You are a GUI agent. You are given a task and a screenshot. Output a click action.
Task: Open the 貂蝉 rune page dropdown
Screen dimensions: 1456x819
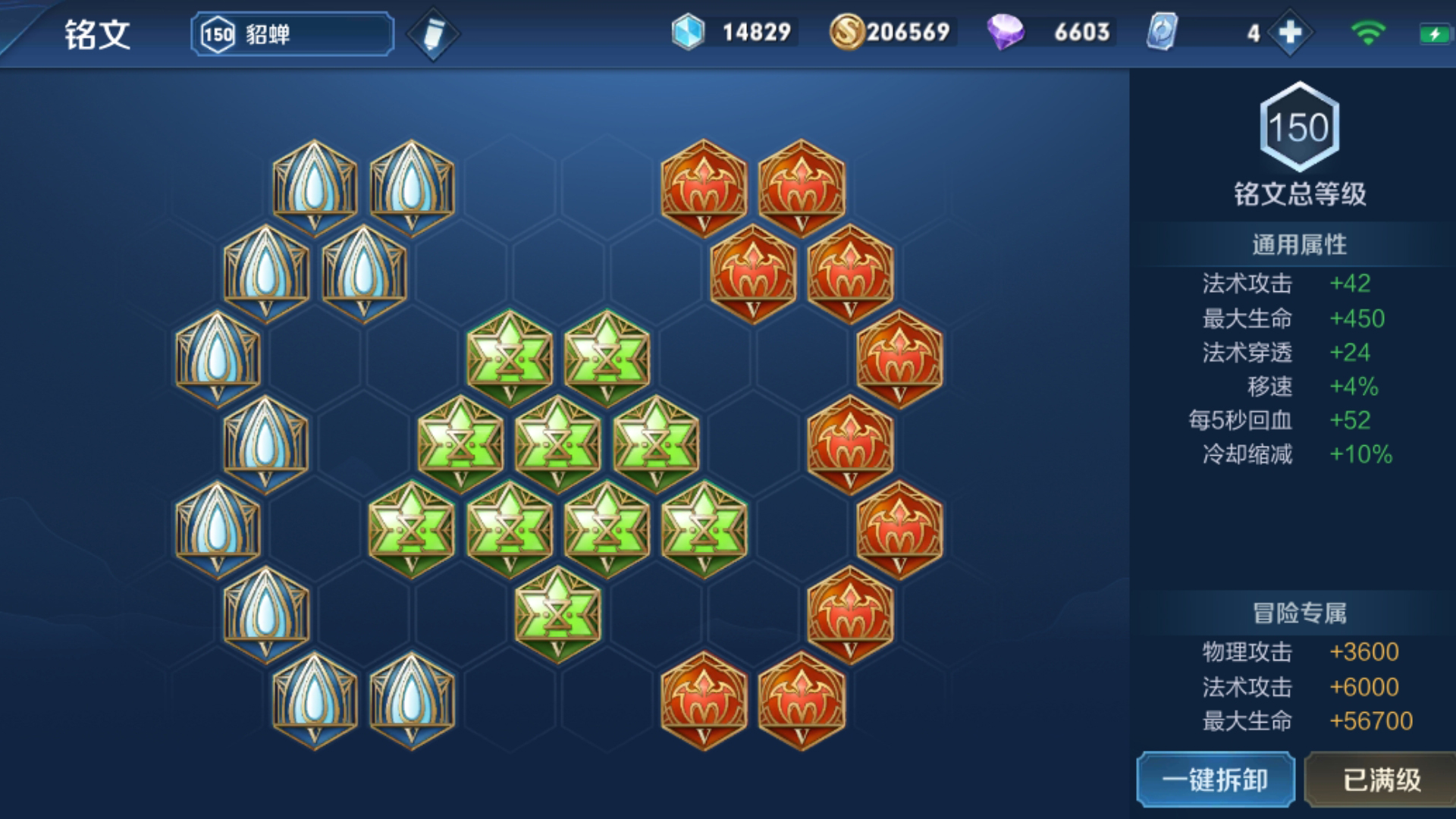(292, 34)
